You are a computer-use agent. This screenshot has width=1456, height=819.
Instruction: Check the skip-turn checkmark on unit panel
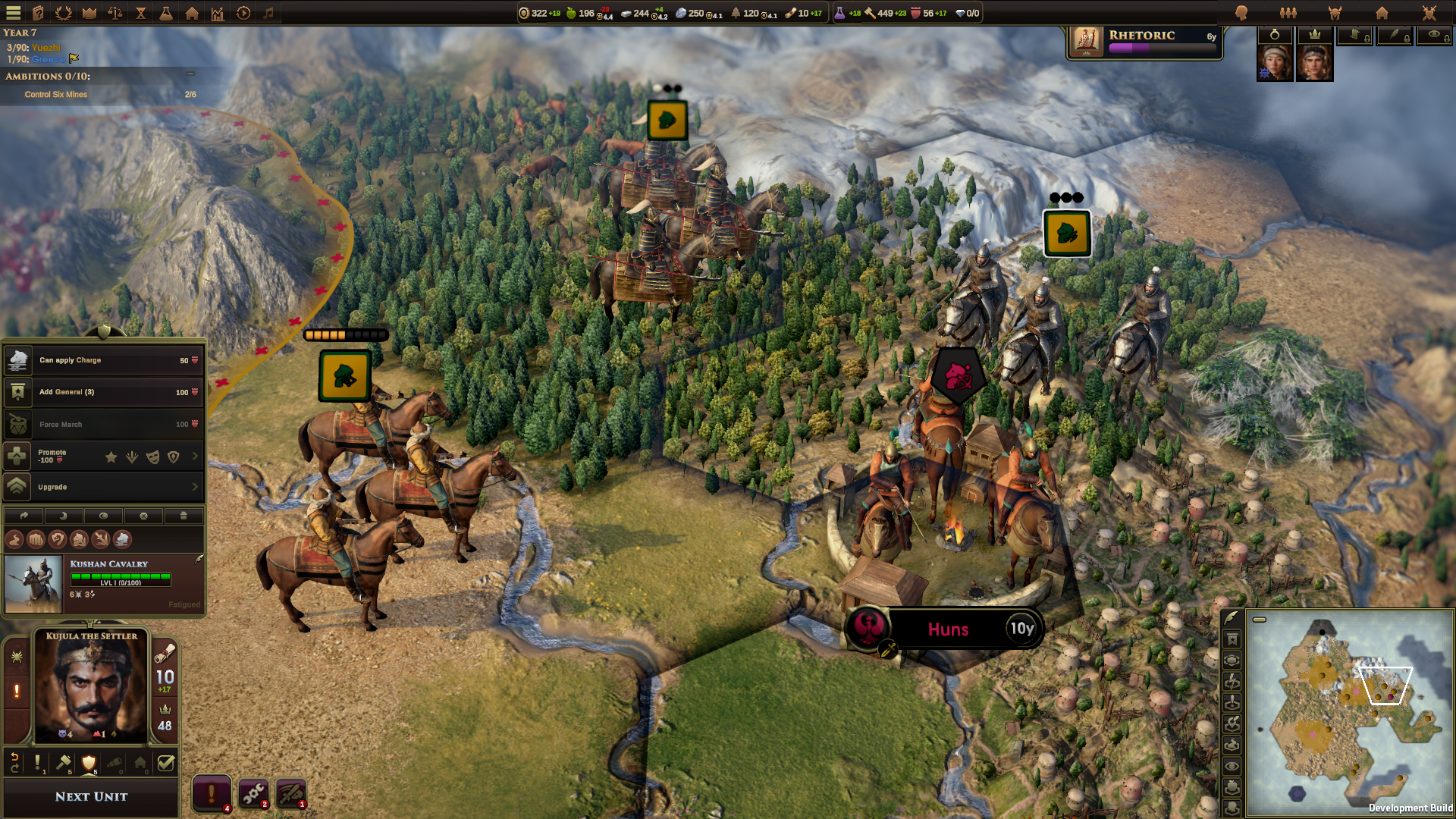pyautogui.click(x=166, y=764)
